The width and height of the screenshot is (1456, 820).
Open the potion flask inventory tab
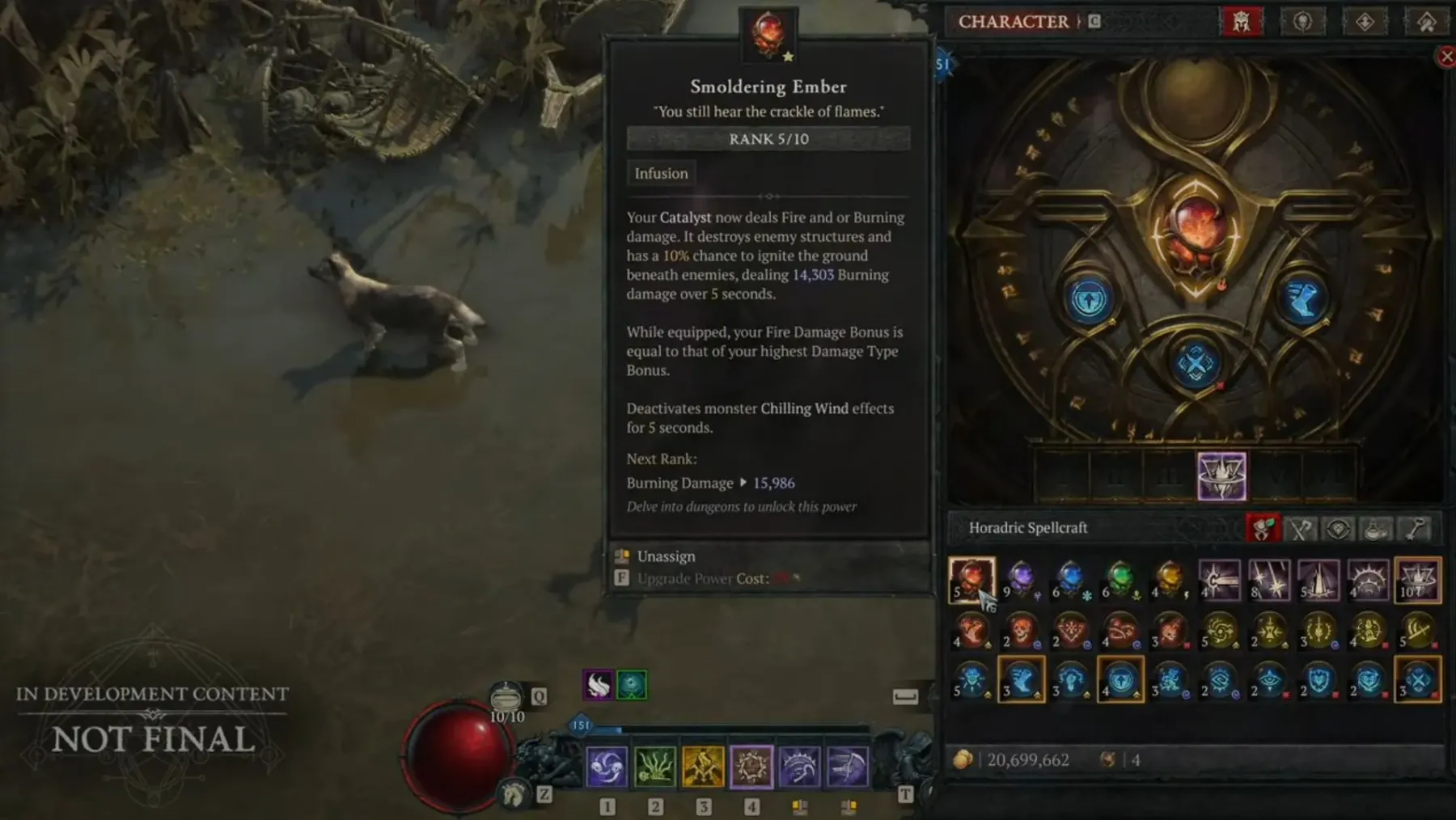(1376, 529)
